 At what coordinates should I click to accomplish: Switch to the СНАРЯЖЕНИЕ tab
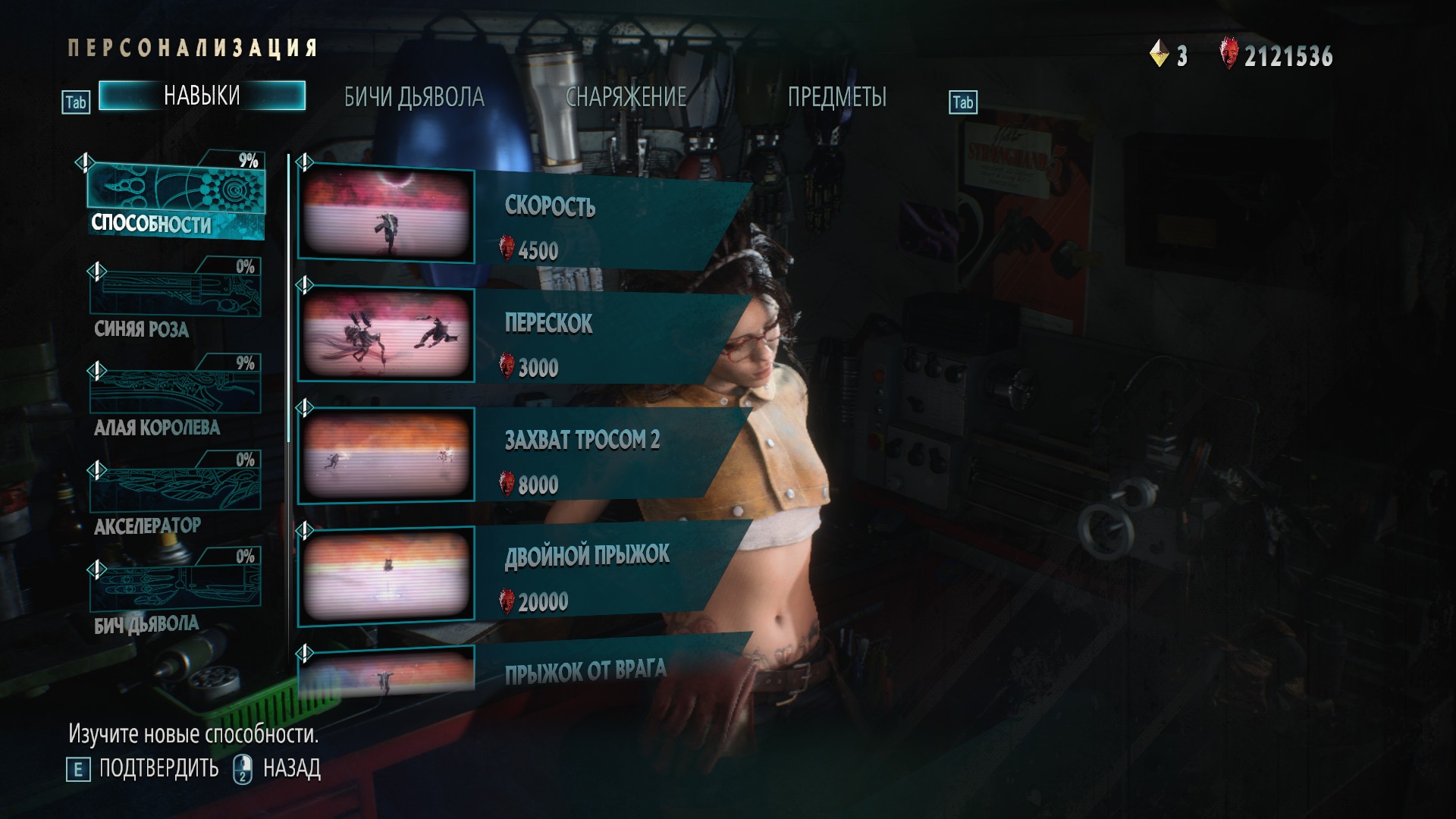pyautogui.click(x=626, y=98)
